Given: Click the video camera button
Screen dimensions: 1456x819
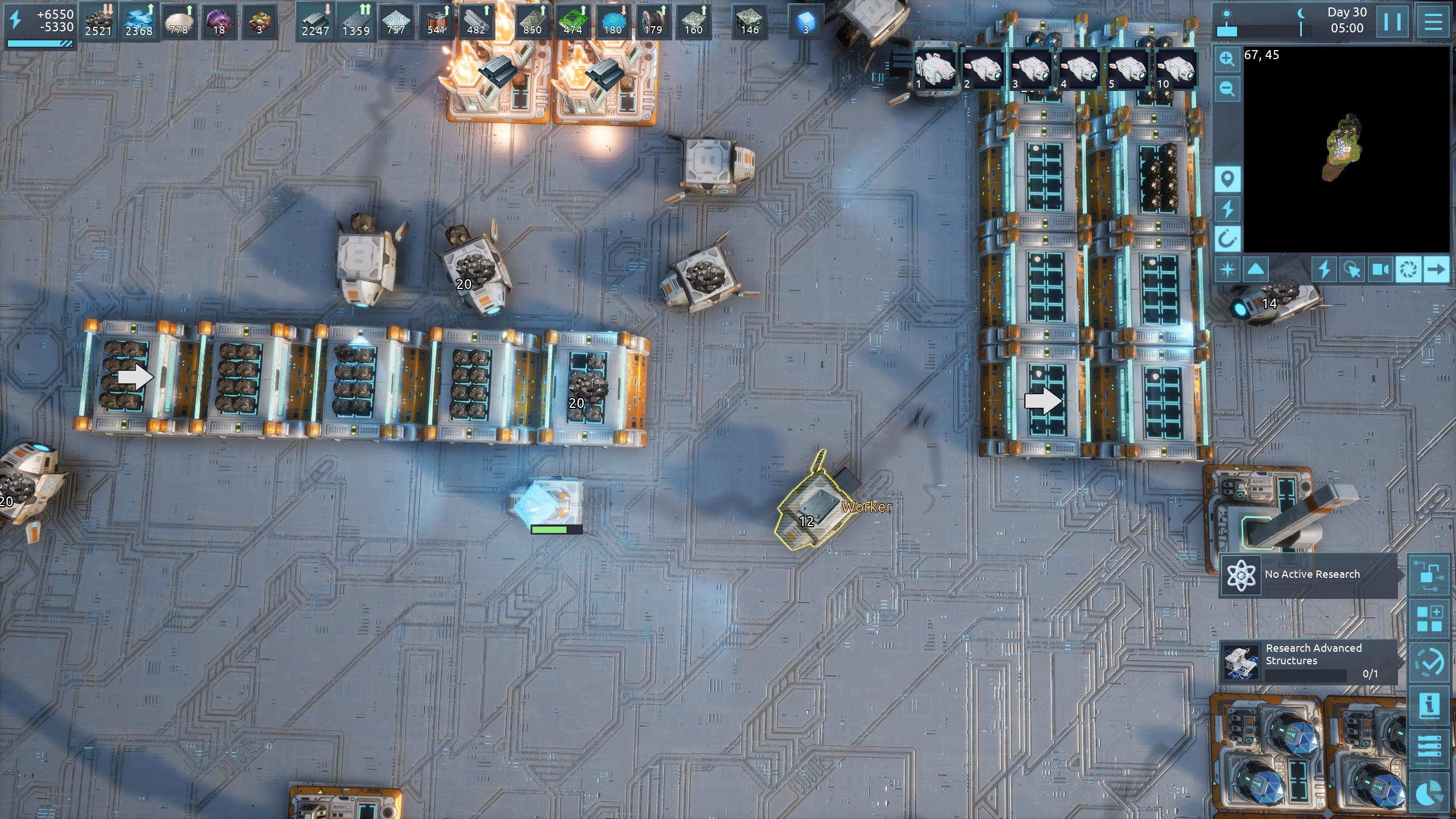Looking at the screenshot, I should [x=1380, y=269].
